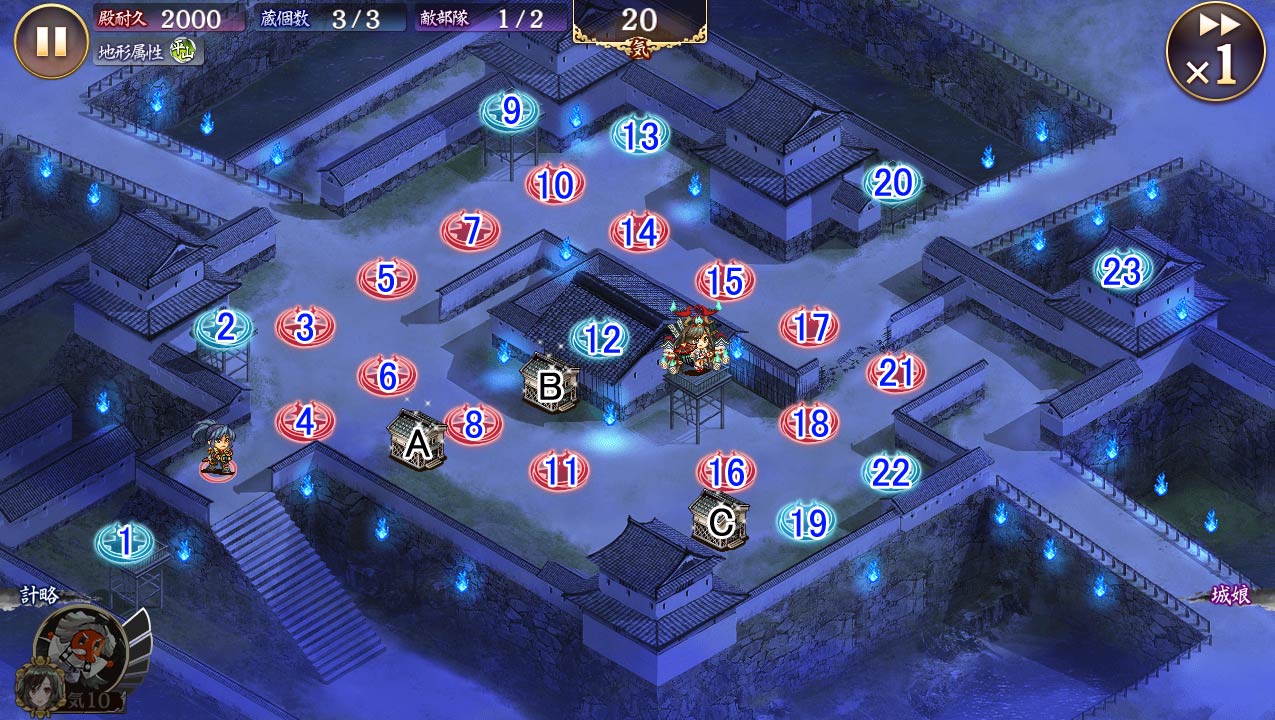Select red placement tile 21
The width and height of the screenshot is (1275, 720).
[896, 373]
